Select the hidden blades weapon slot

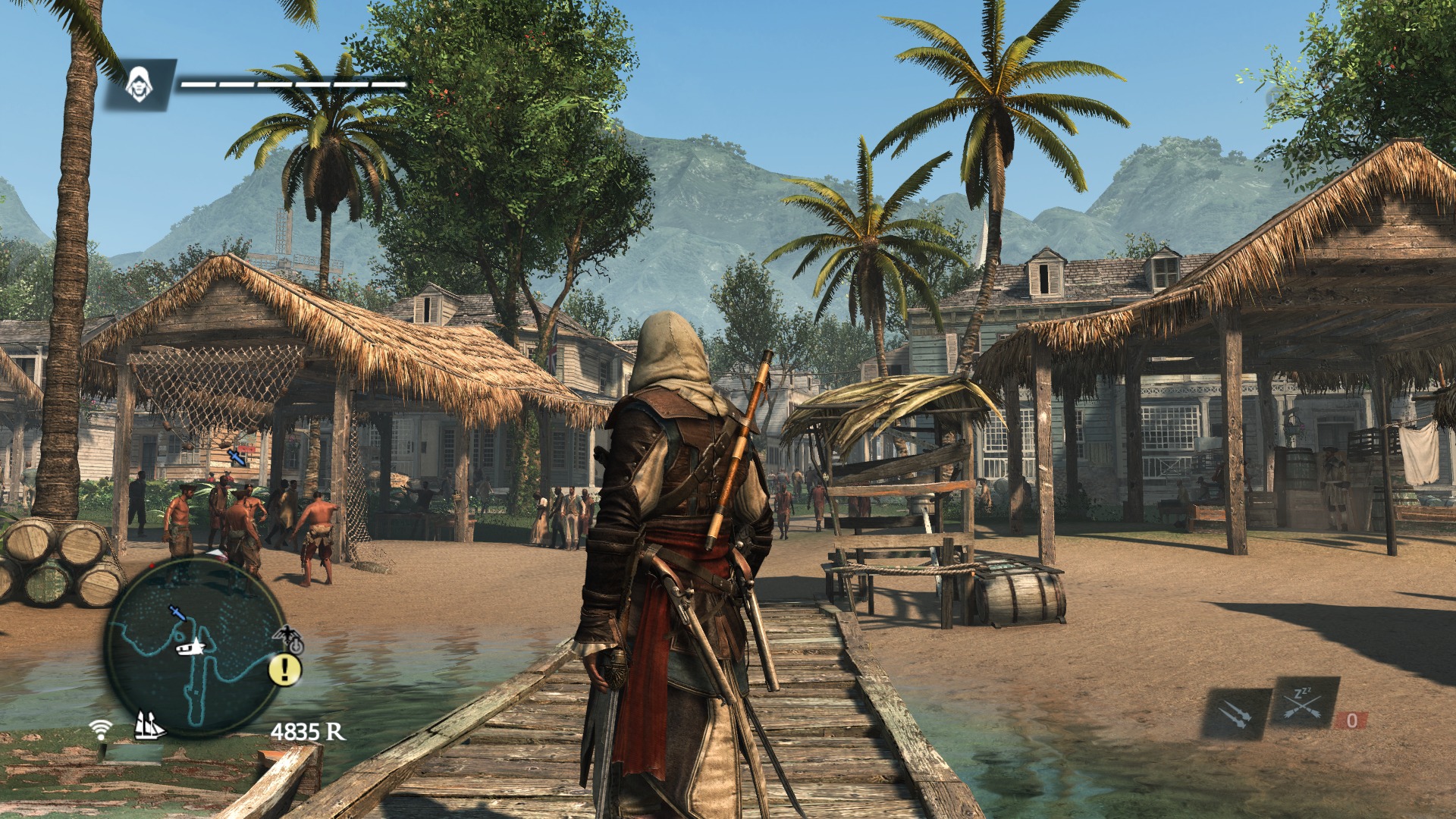pos(1235,714)
